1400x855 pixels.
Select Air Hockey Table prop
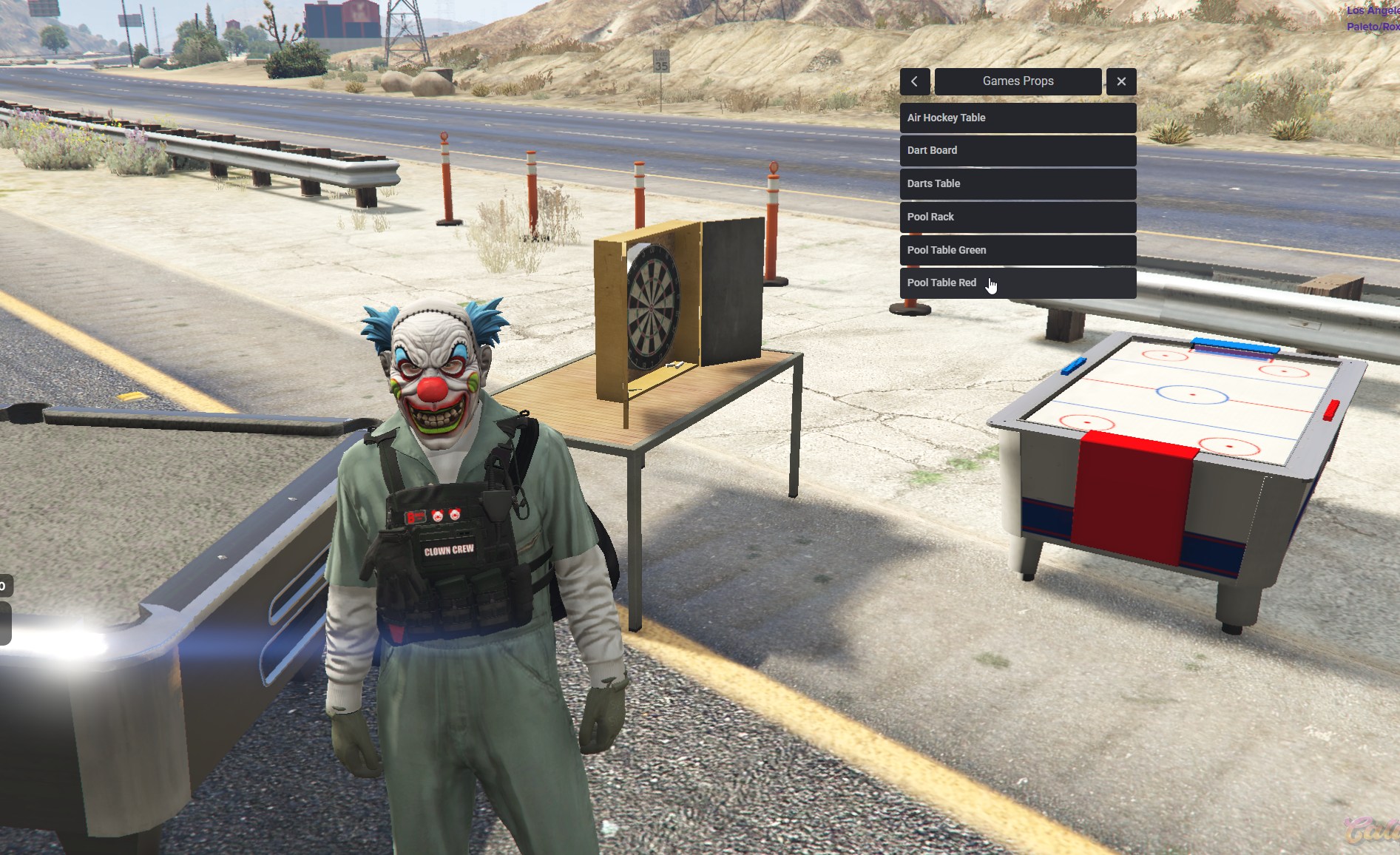click(x=1018, y=118)
